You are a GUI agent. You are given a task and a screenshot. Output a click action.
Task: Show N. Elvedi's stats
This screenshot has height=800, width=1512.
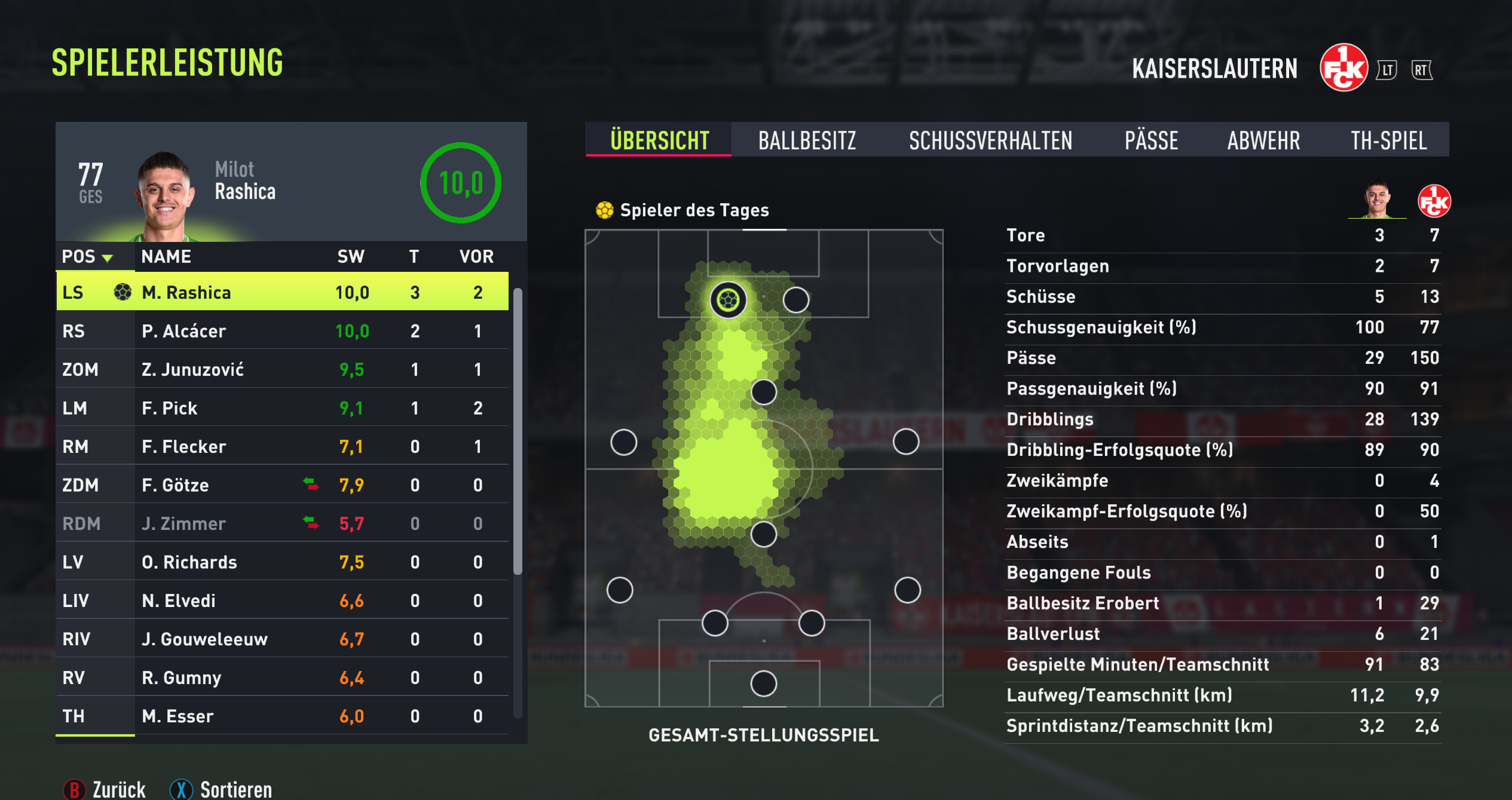point(282,600)
